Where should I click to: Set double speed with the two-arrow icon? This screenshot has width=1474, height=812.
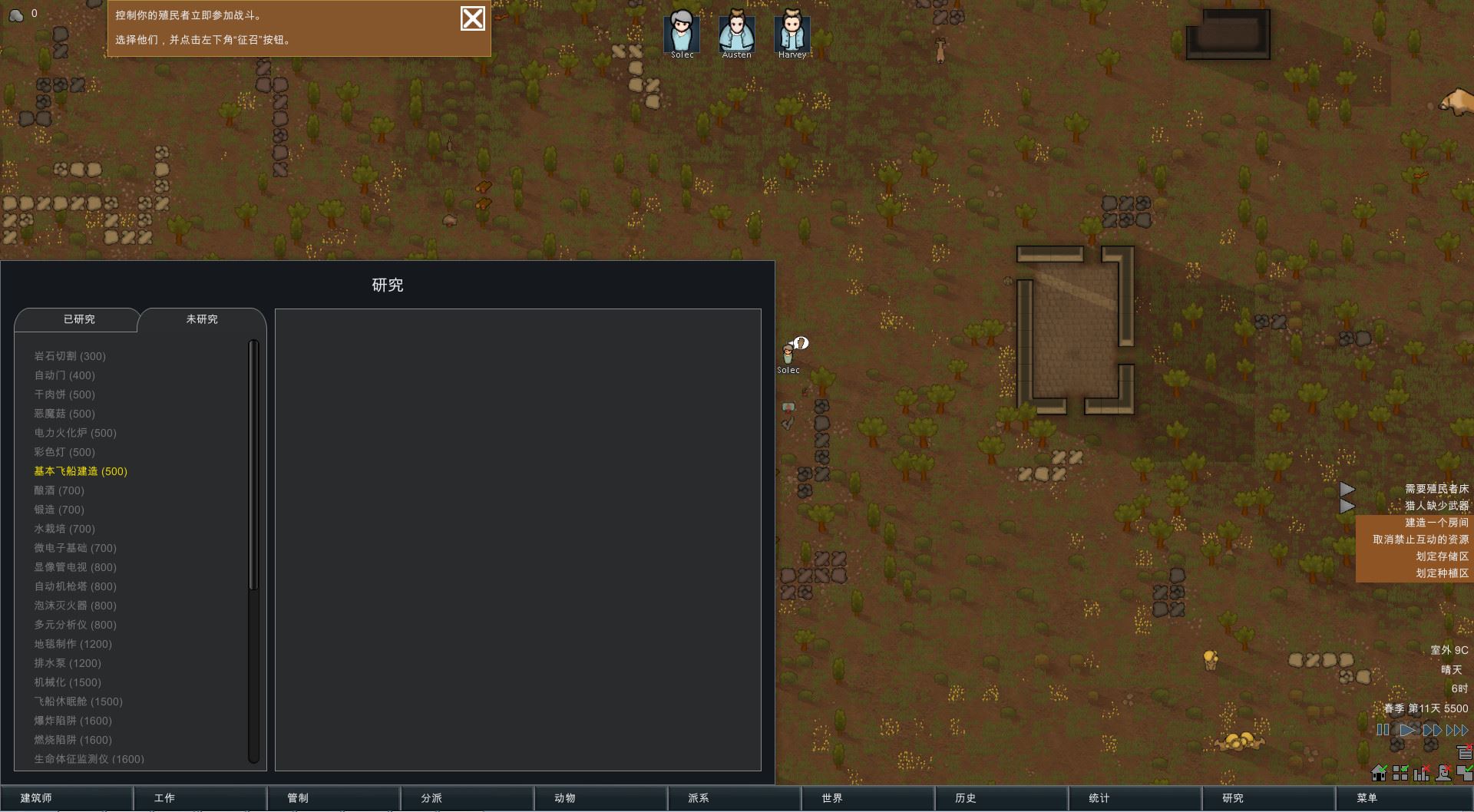1431,730
